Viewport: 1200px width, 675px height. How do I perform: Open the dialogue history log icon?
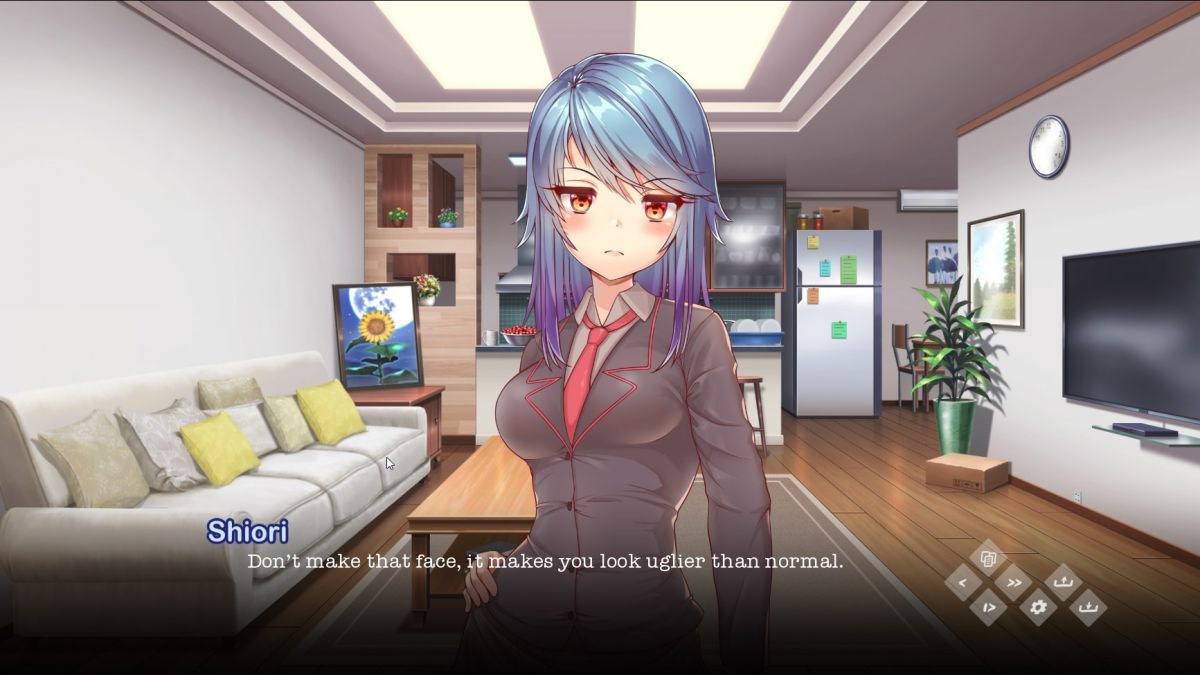click(987, 558)
